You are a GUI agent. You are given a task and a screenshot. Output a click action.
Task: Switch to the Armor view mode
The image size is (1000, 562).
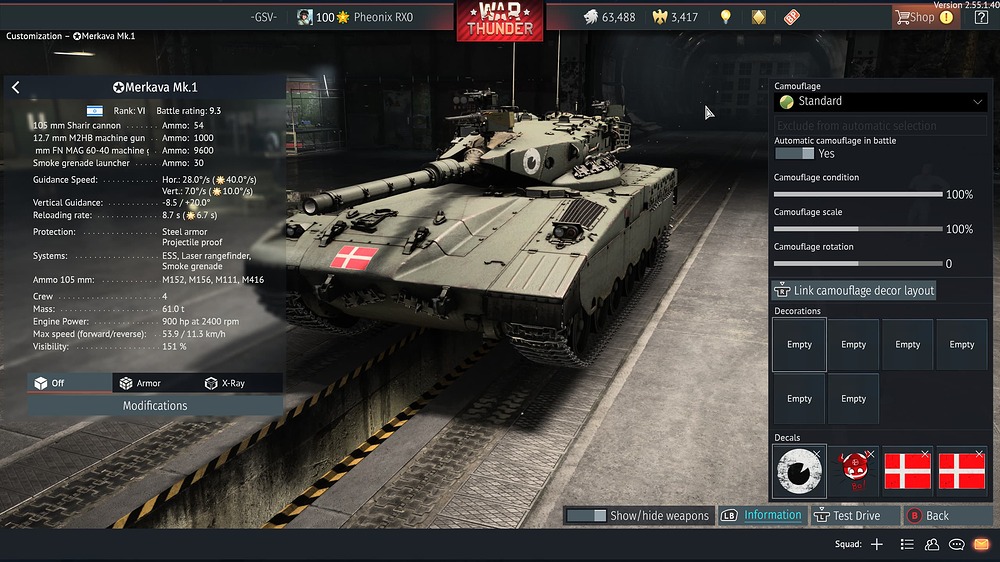pos(139,383)
